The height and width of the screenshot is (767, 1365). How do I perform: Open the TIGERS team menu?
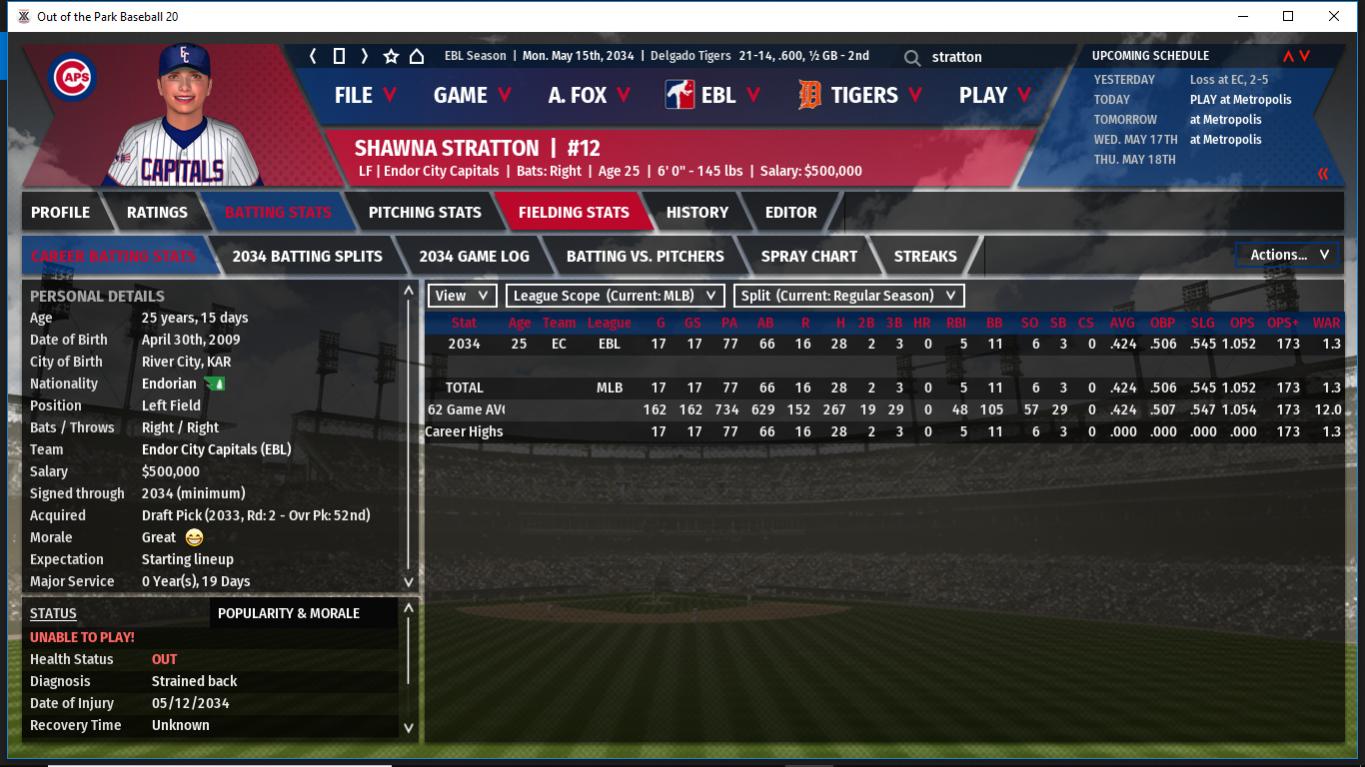tap(862, 95)
